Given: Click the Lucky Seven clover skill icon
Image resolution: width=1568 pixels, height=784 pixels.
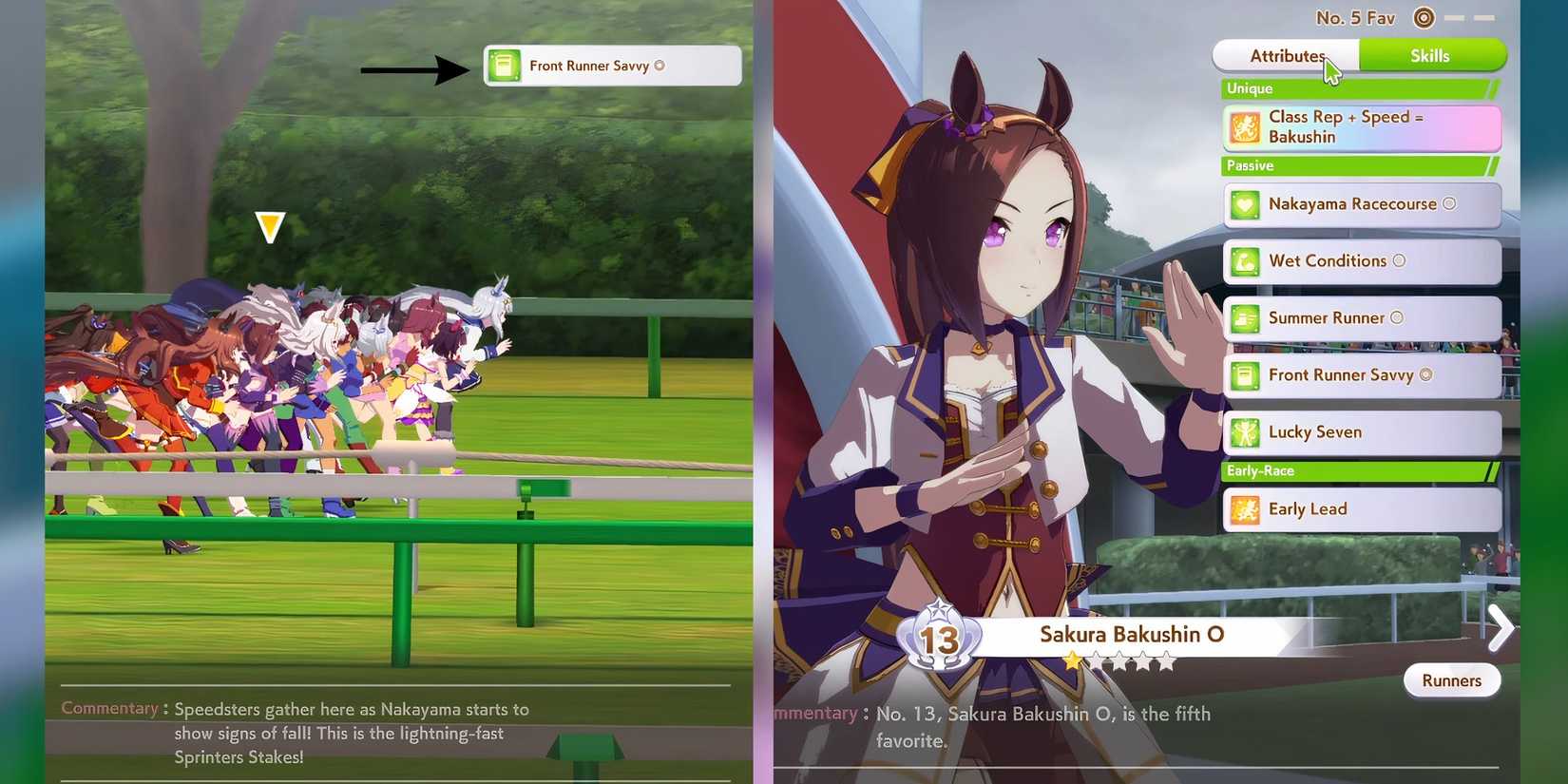Looking at the screenshot, I should pyautogui.click(x=1246, y=432).
